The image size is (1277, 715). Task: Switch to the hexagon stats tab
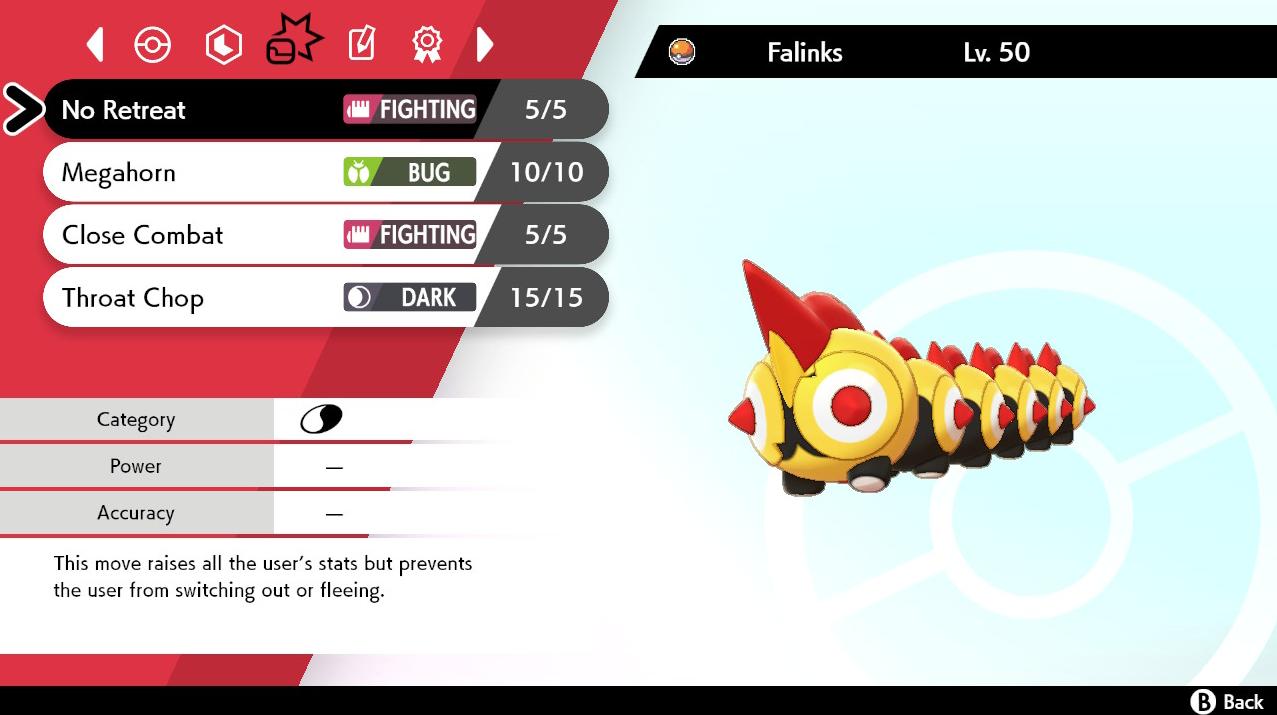click(x=223, y=44)
